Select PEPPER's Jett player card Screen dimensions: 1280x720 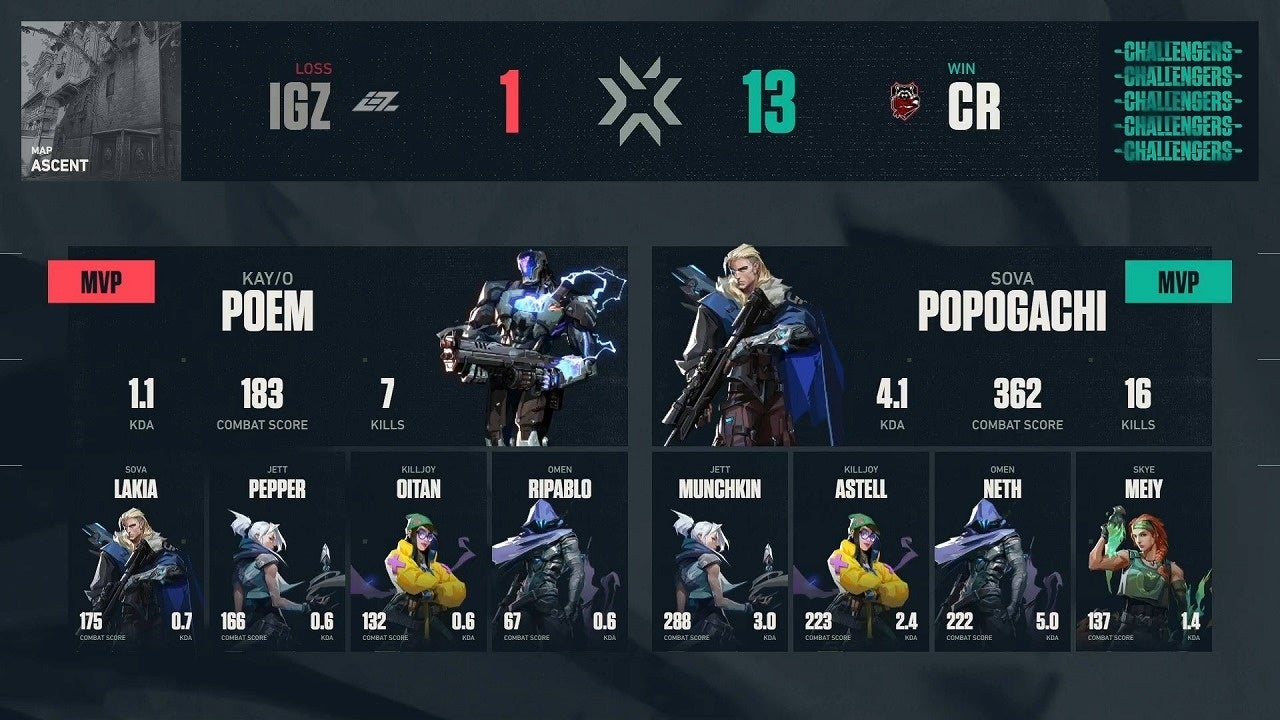coord(276,552)
